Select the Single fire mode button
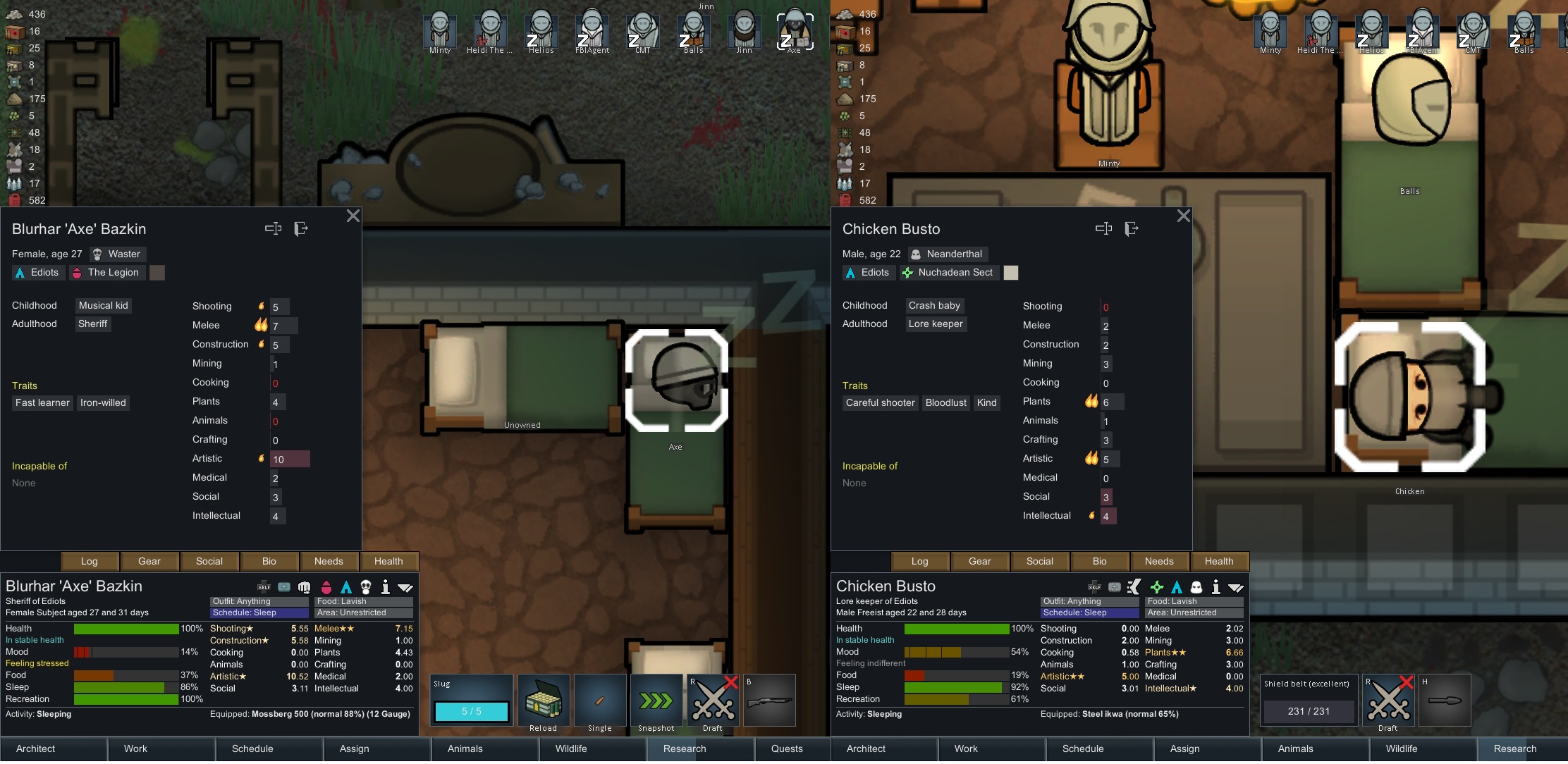 (x=600, y=701)
